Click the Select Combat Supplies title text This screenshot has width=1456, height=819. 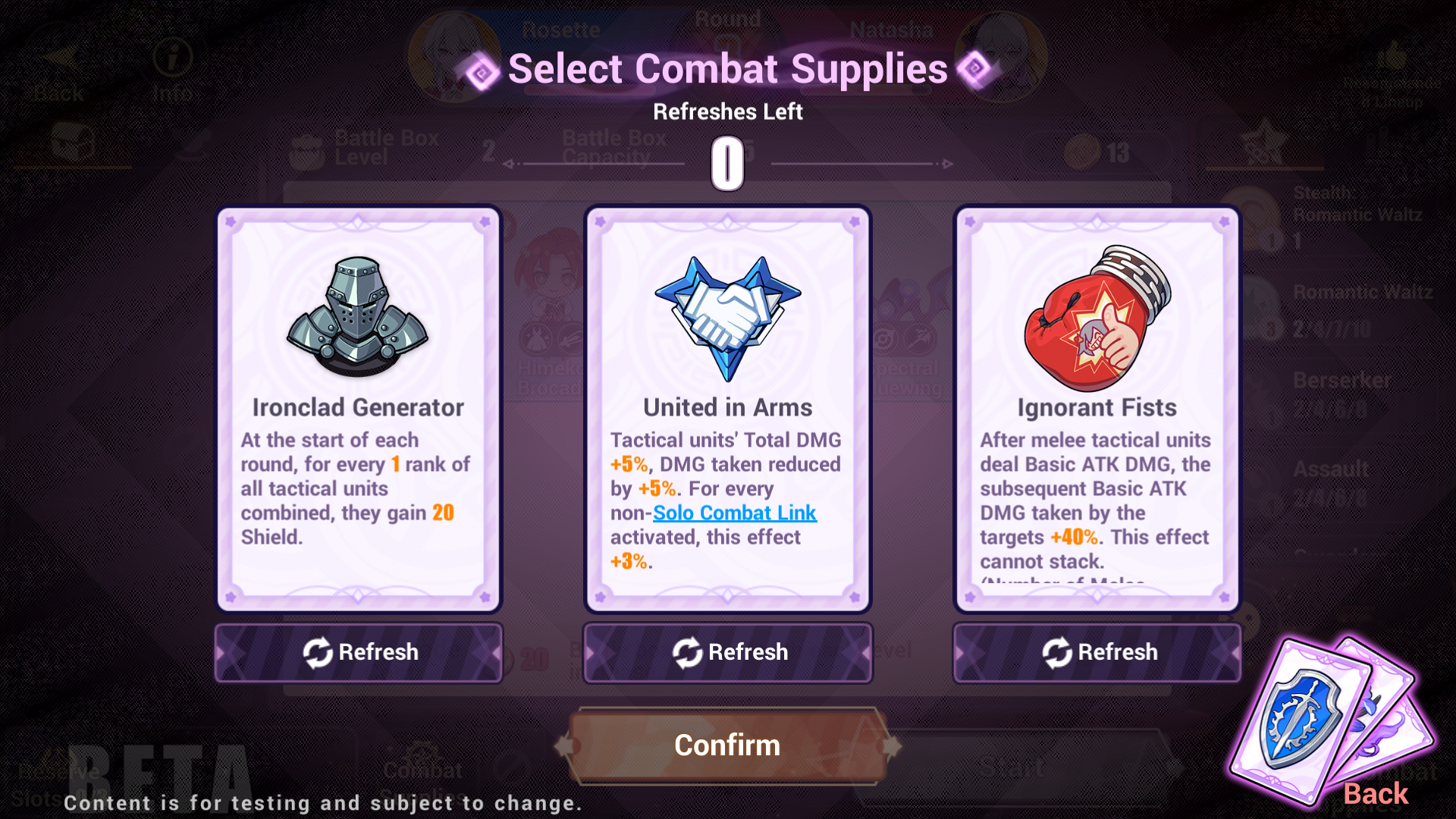pos(727,68)
